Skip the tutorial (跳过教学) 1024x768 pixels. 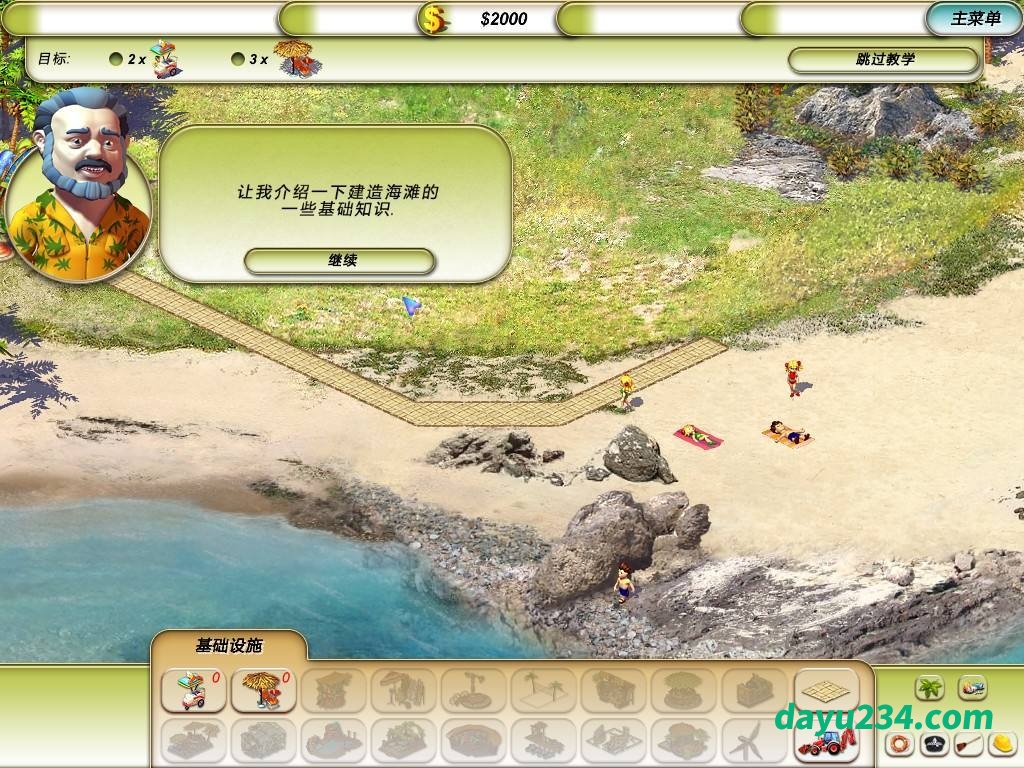(x=884, y=60)
